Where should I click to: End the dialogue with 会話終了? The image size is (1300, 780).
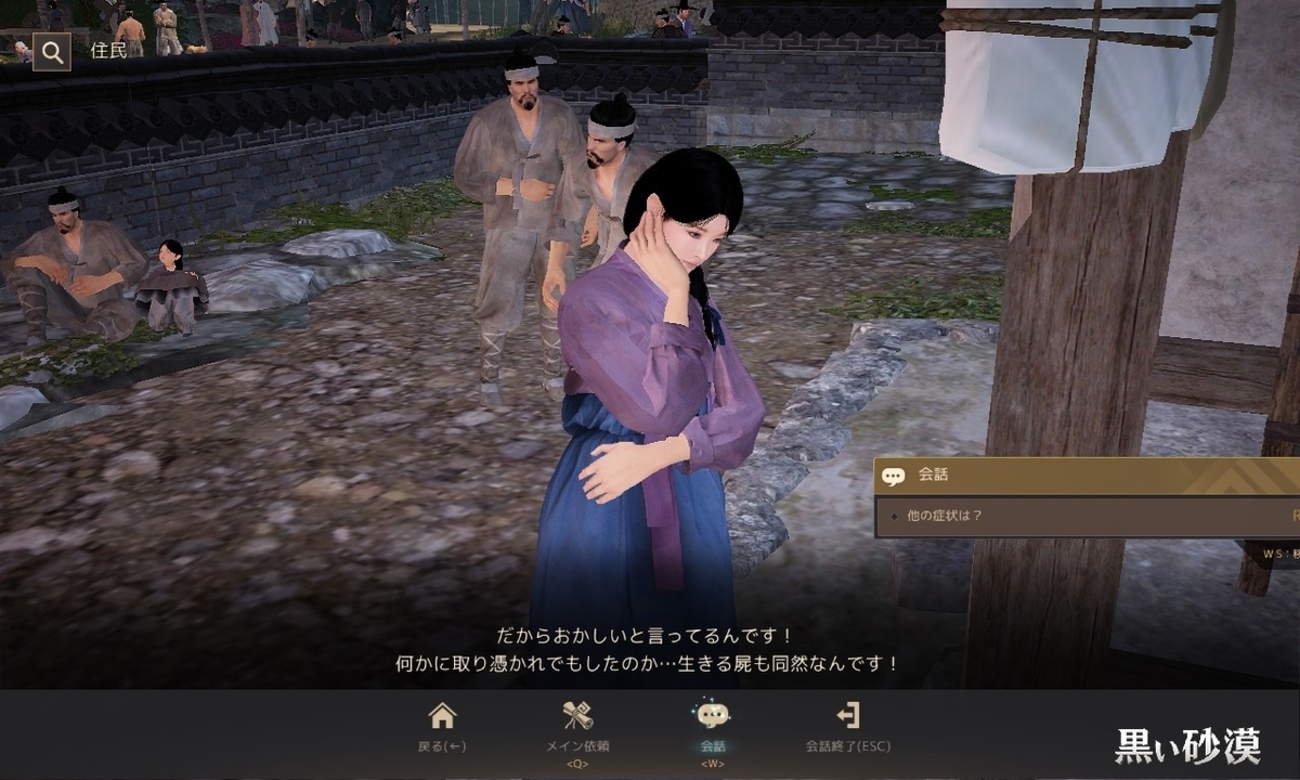coord(847,726)
